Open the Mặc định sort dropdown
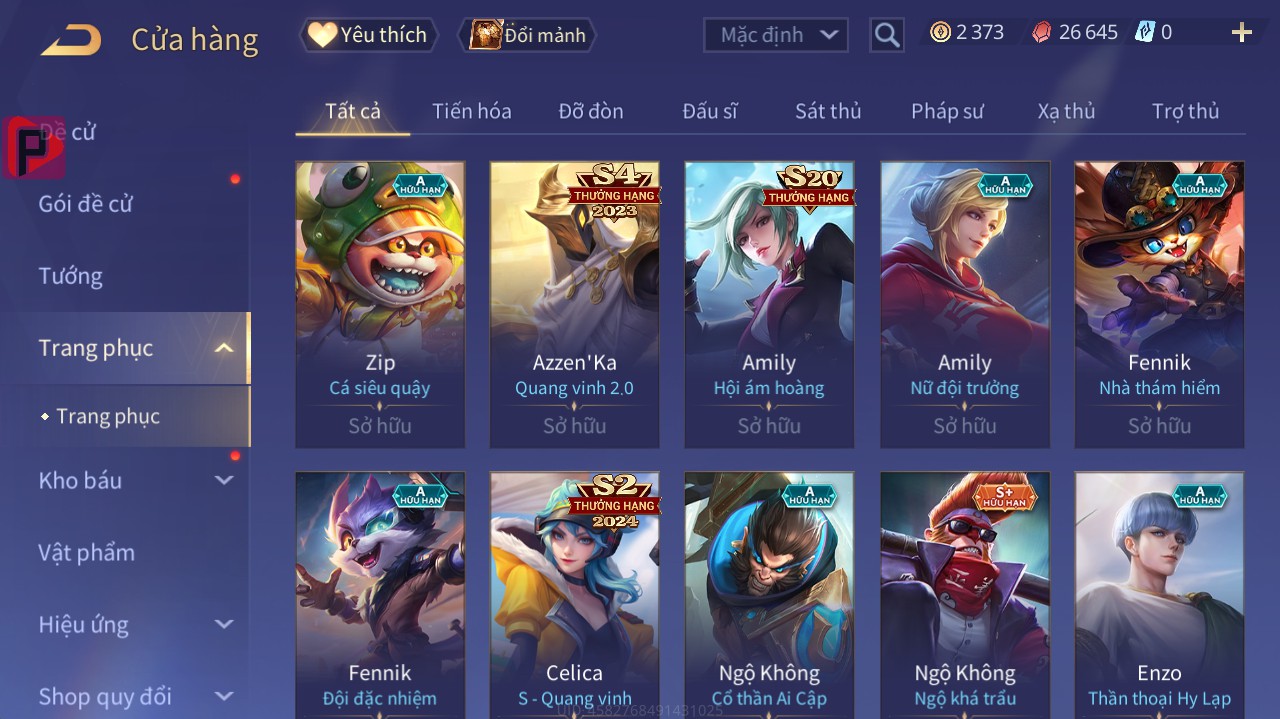 [x=776, y=35]
